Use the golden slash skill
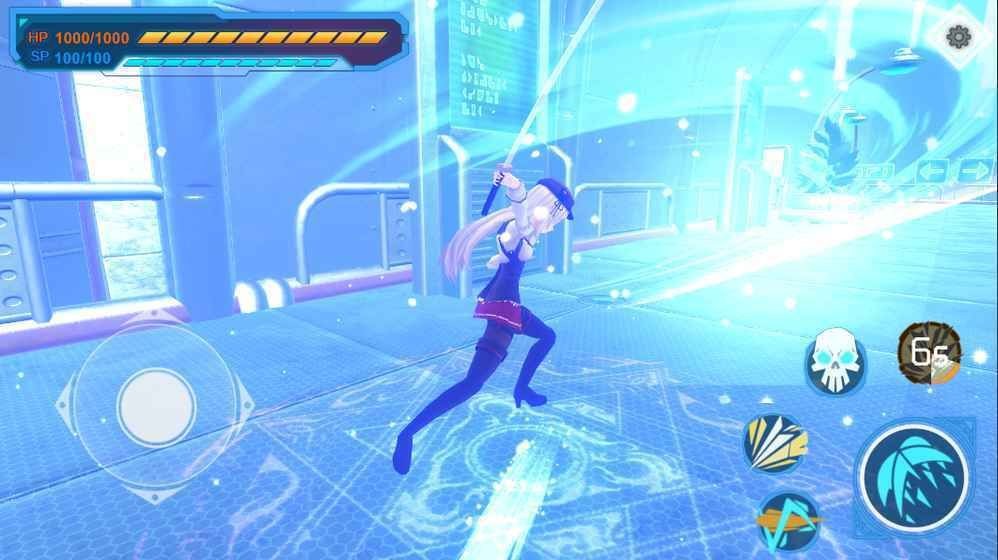Image resolution: width=998 pixels, height=560 pixels. [774, 443]
